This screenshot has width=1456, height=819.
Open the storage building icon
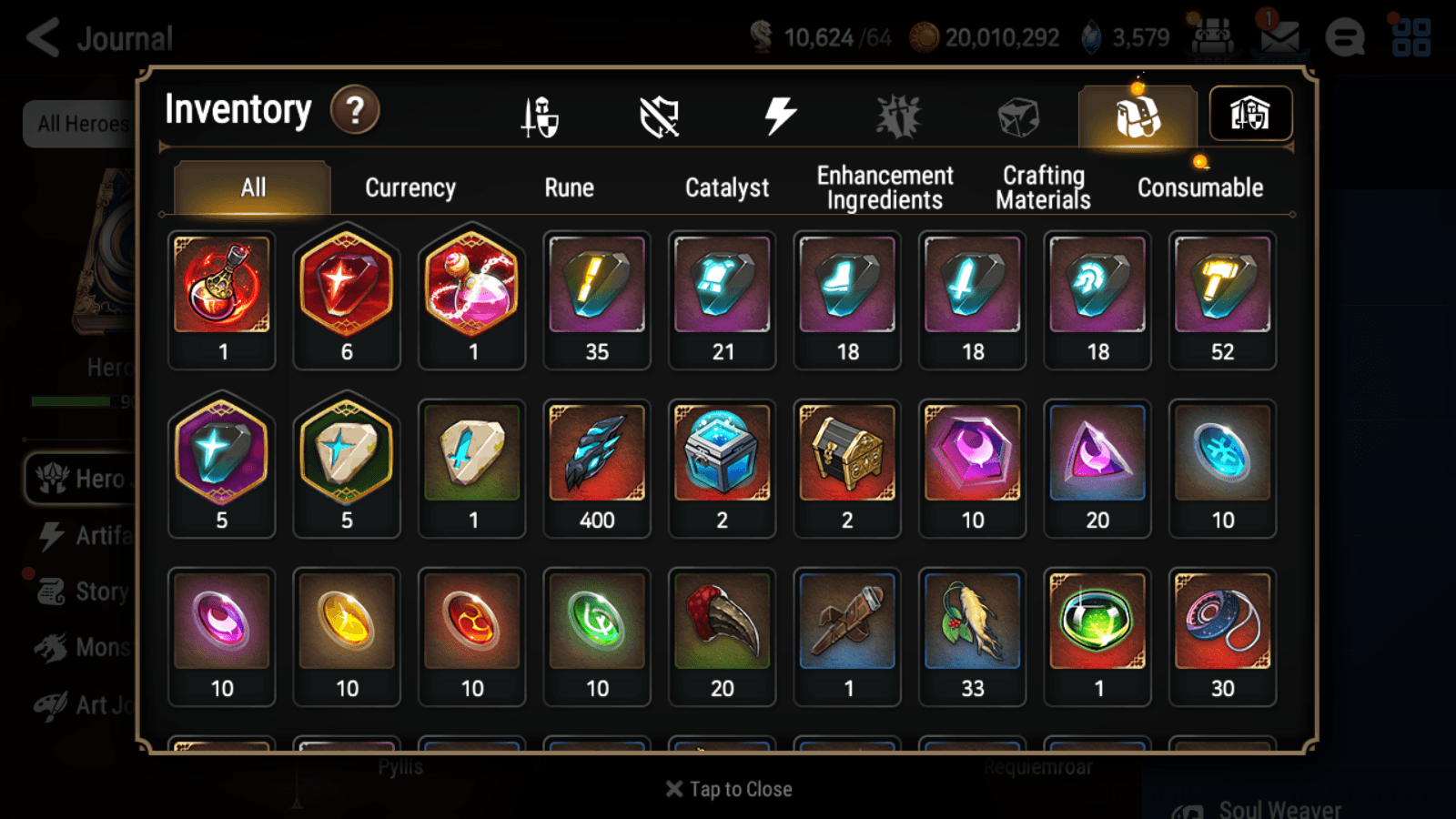1250,113
